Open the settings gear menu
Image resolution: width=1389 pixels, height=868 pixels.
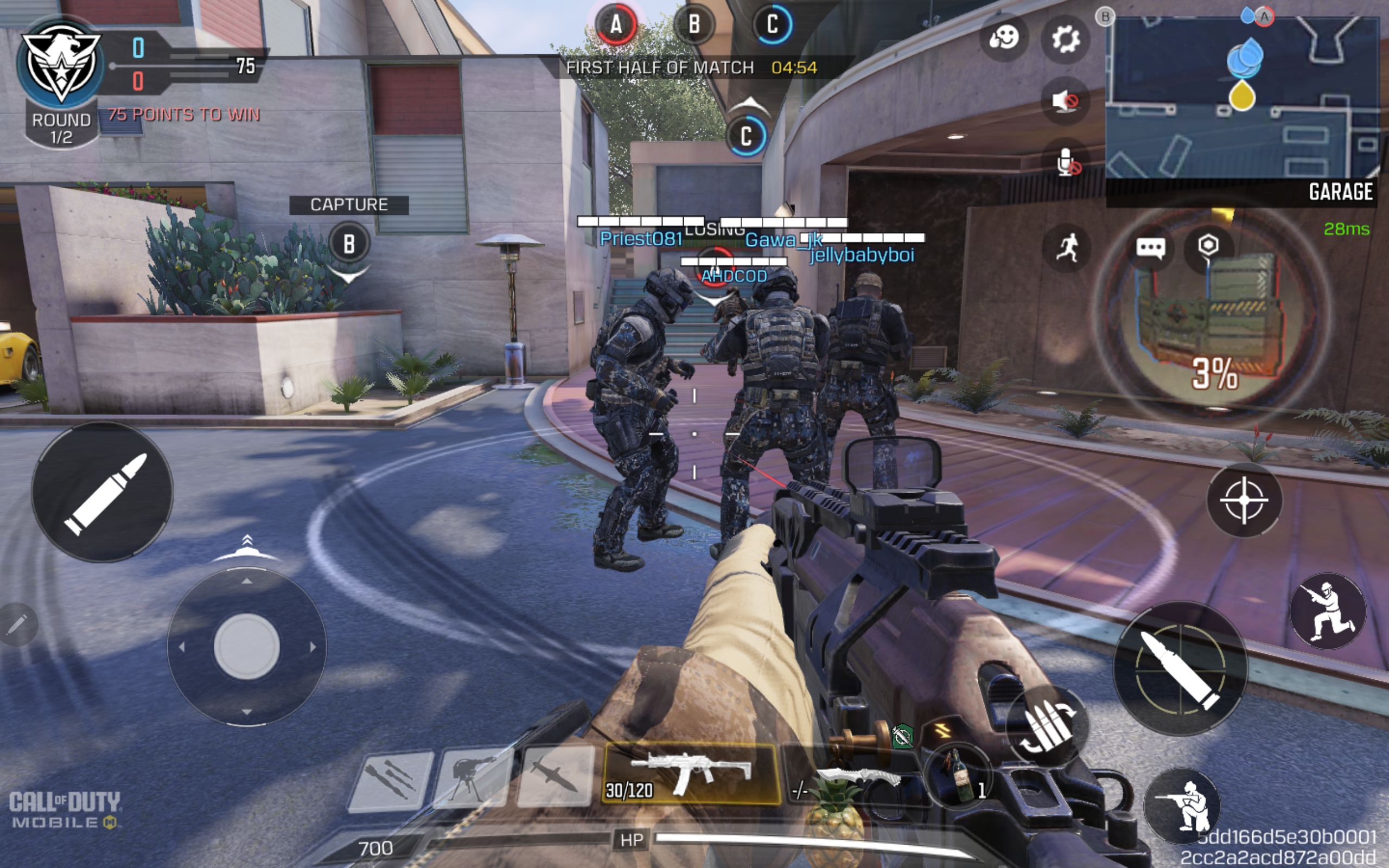1065,39
